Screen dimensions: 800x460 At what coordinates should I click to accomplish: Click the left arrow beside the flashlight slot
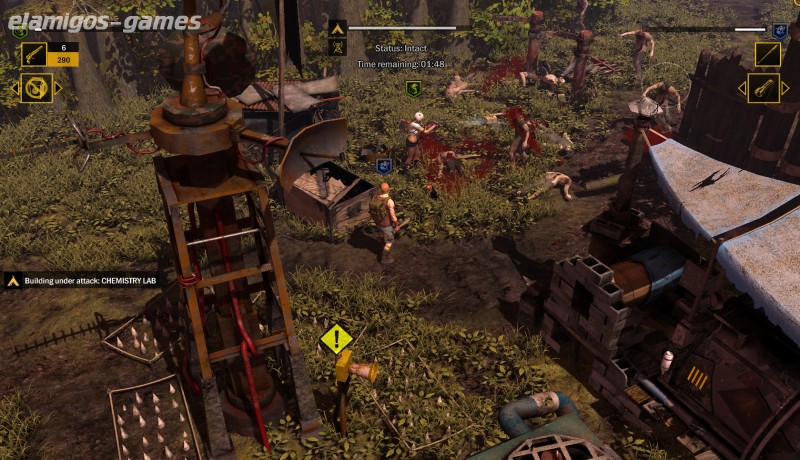click(741, 88)
